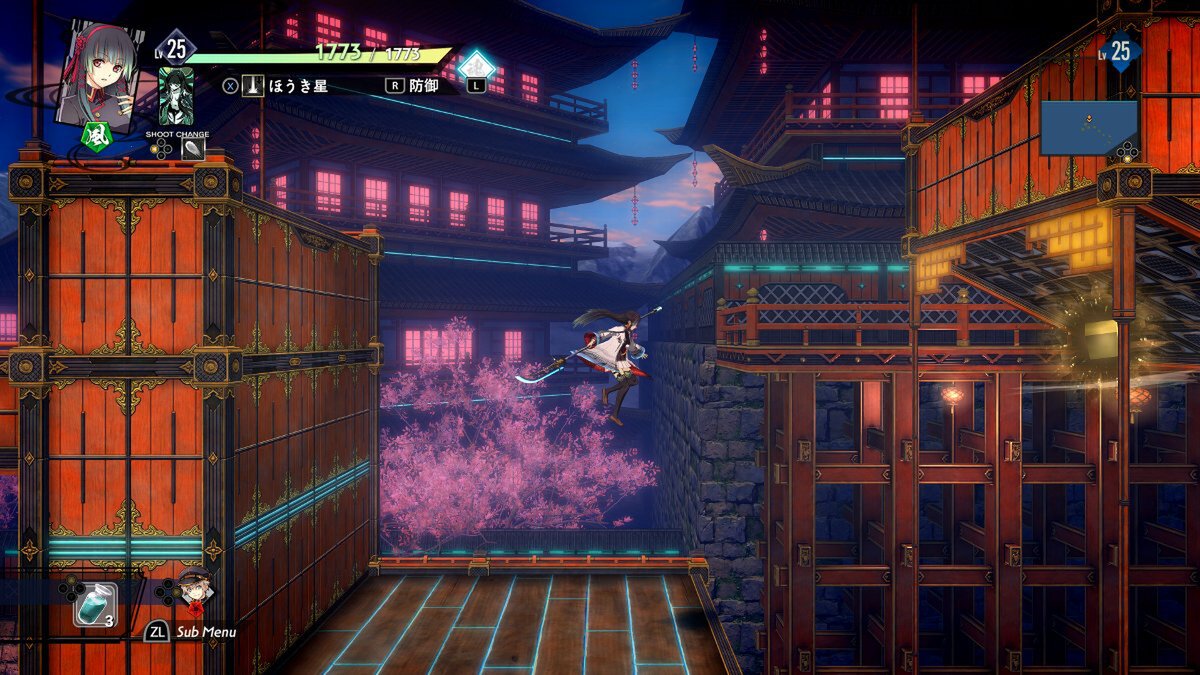Activate the ほうき星 skill icon
Image resolution: width=1200 pixels, height=675 pixels.
click(253, 86)
